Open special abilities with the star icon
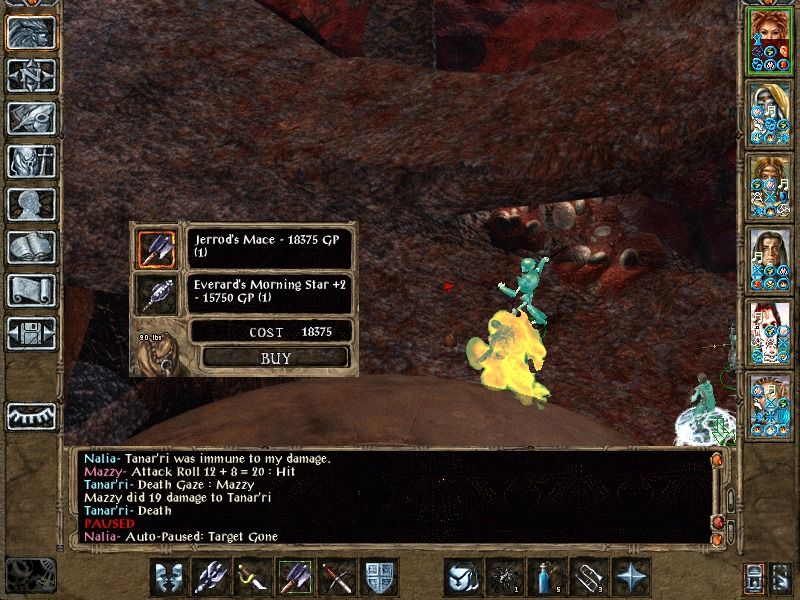This screenshot has width=800, height=600. 630,577
